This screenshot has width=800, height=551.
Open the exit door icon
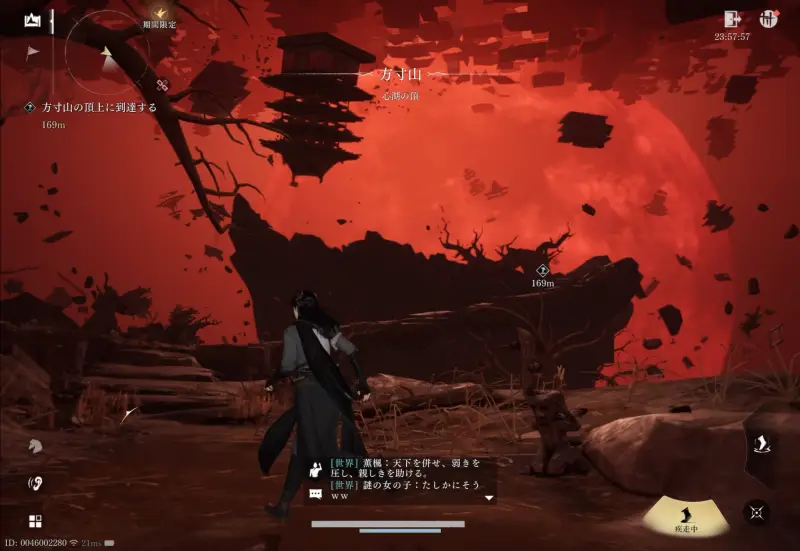click(732, 19)
